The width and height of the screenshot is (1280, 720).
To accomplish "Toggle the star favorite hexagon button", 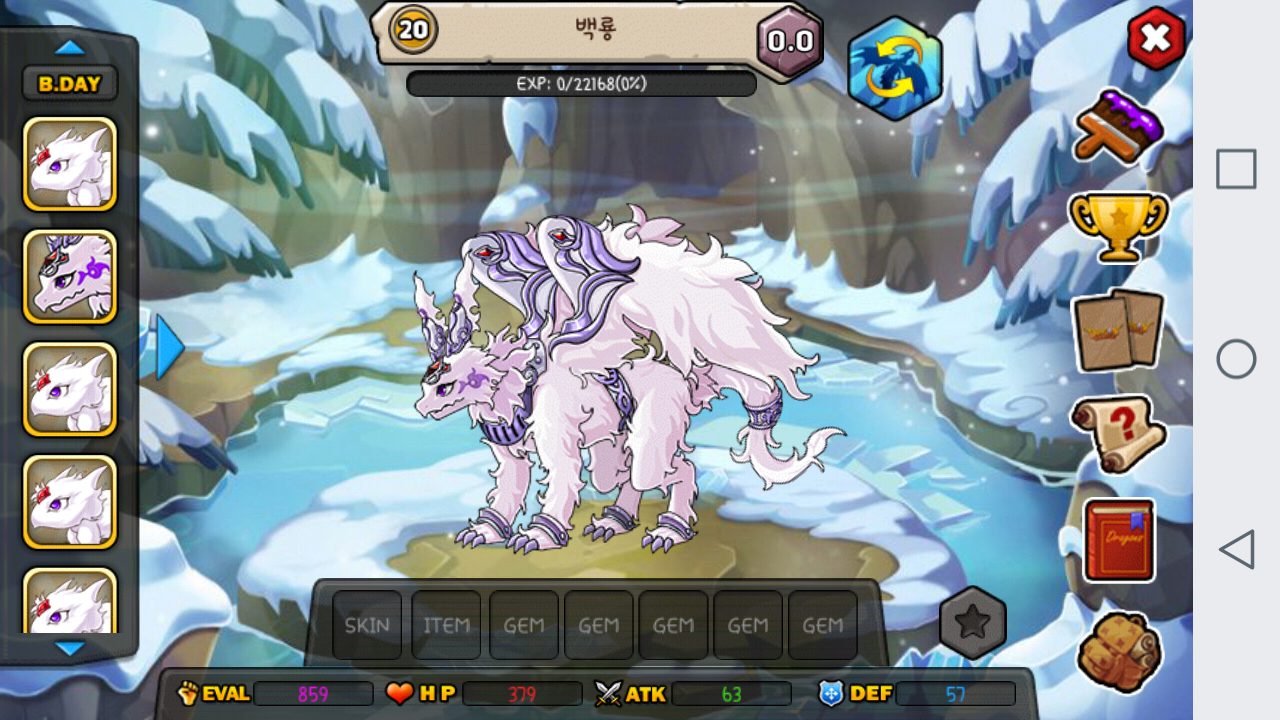I will tap(972, 623).
